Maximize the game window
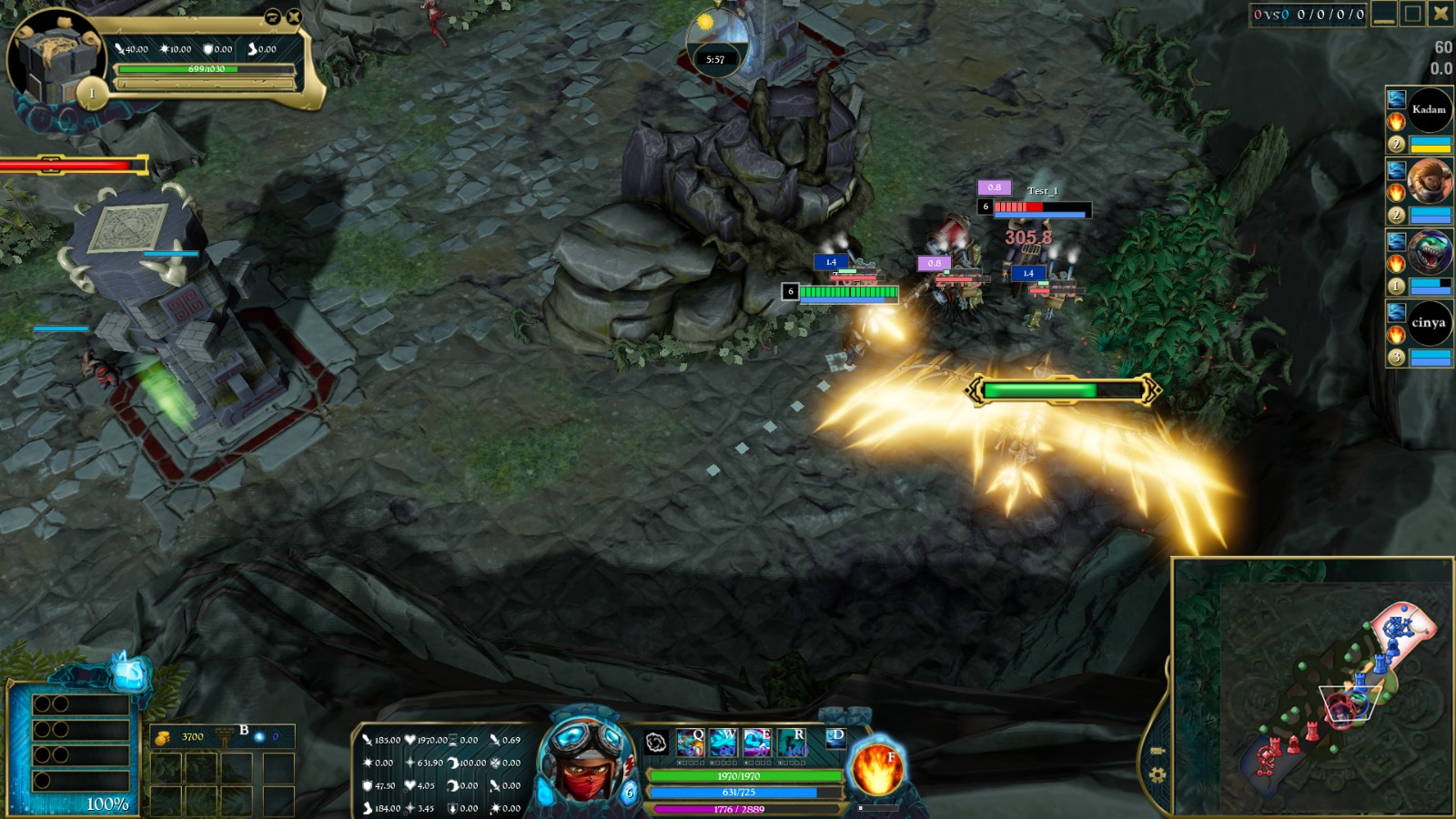1456x819 pixels. 1412,14
